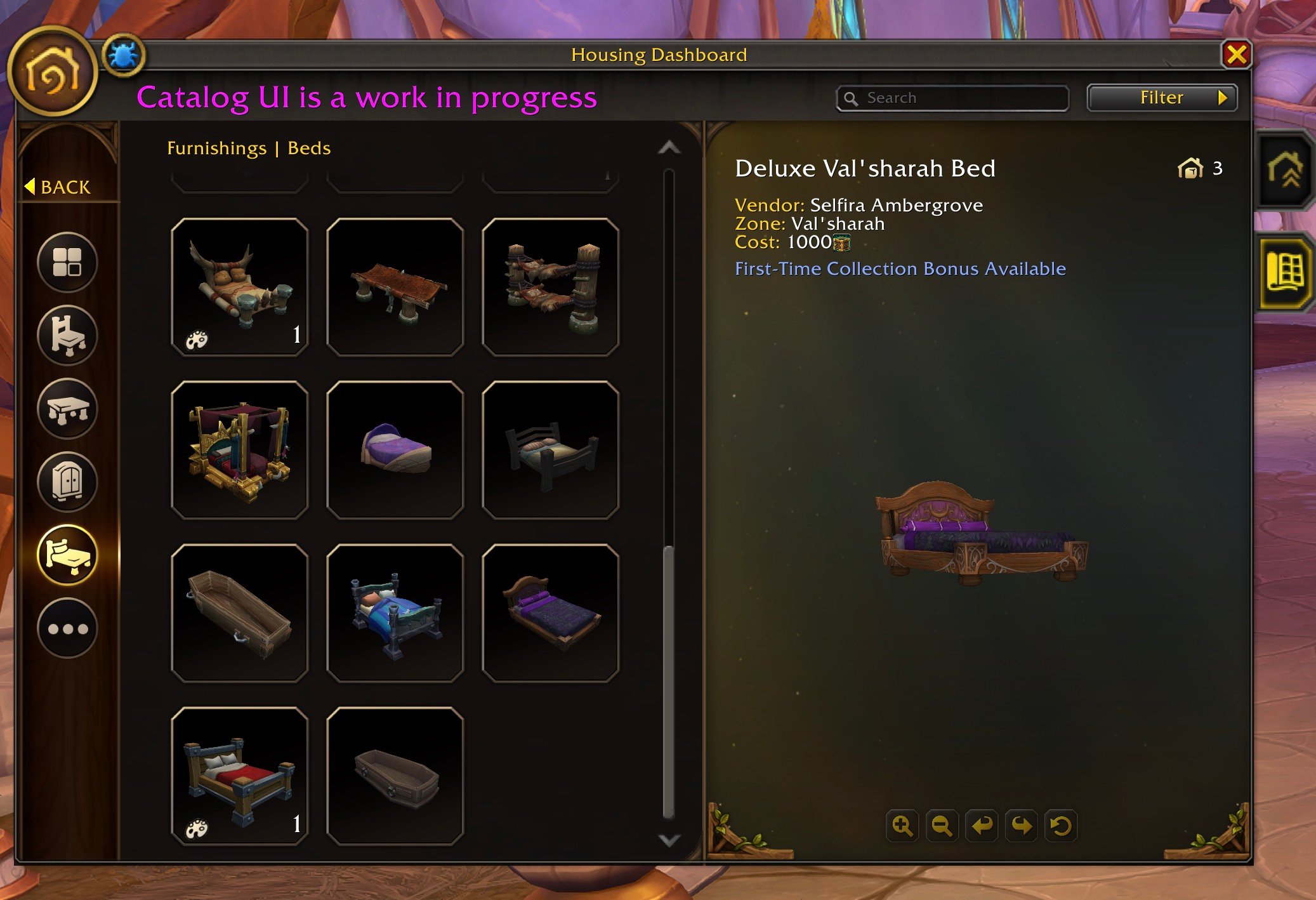Screen dimensions: 1316x900
Task: Pick the wooden bunk bed thumbnail
Action: [550, 287]
